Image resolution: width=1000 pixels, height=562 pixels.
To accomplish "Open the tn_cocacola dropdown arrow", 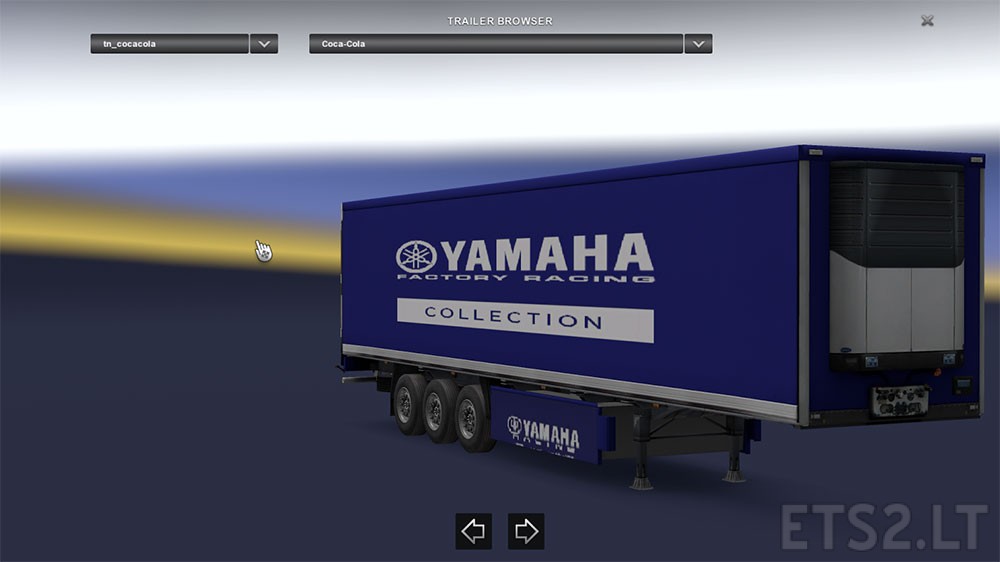I will (264, 44).
